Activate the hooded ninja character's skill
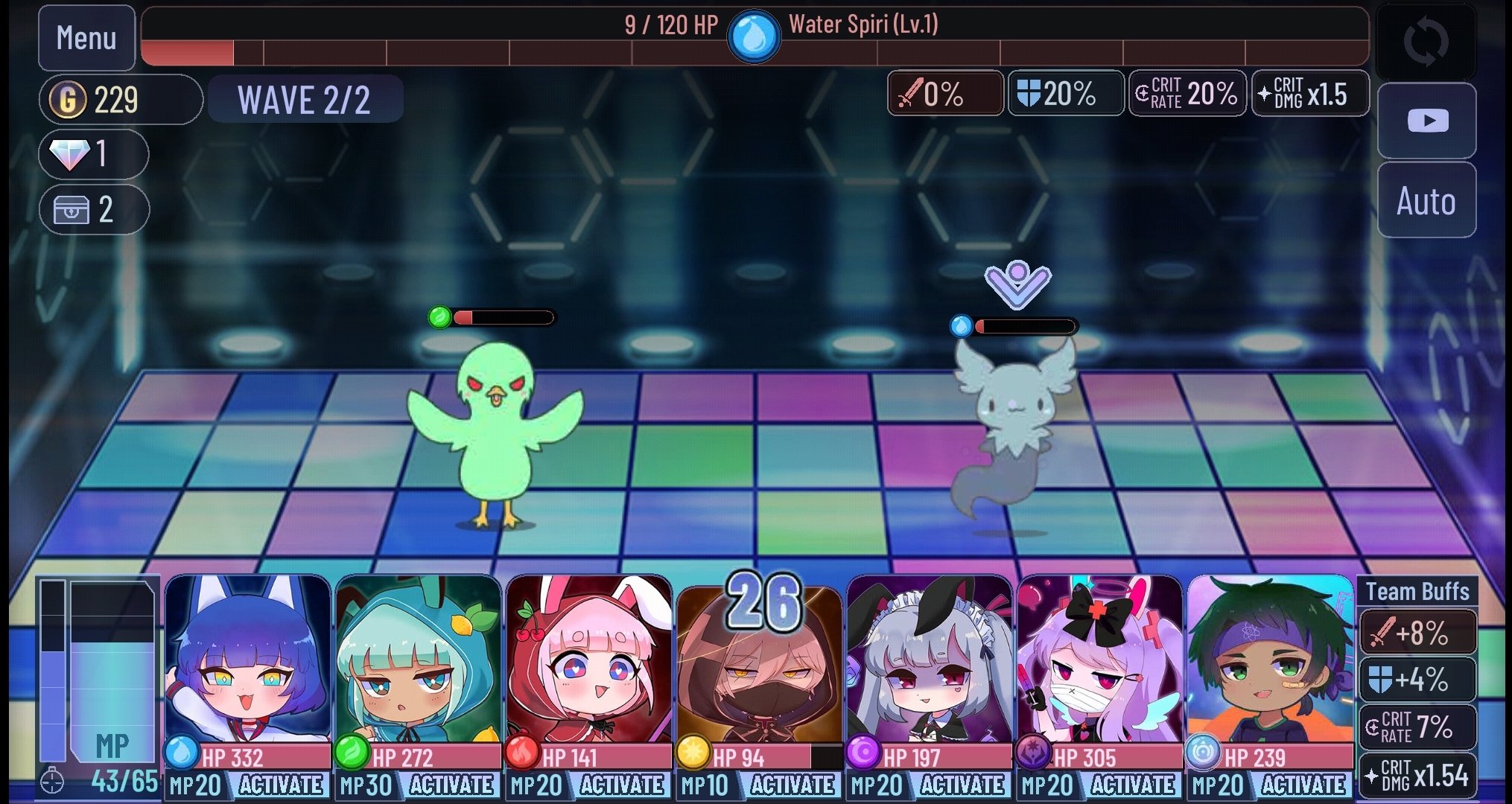1512x804 pixels. point(793,785)
